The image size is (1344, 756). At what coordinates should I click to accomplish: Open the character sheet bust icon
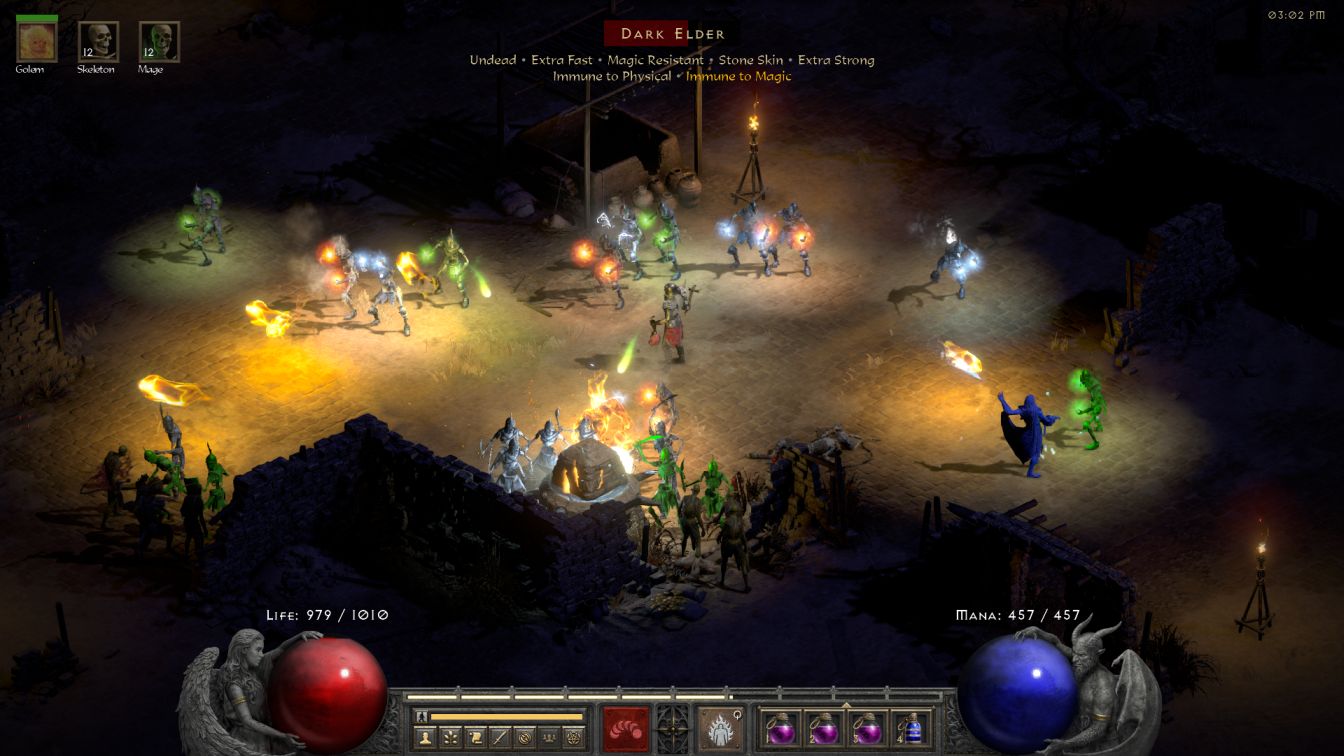pyautogui.click(x=423, y=737)
